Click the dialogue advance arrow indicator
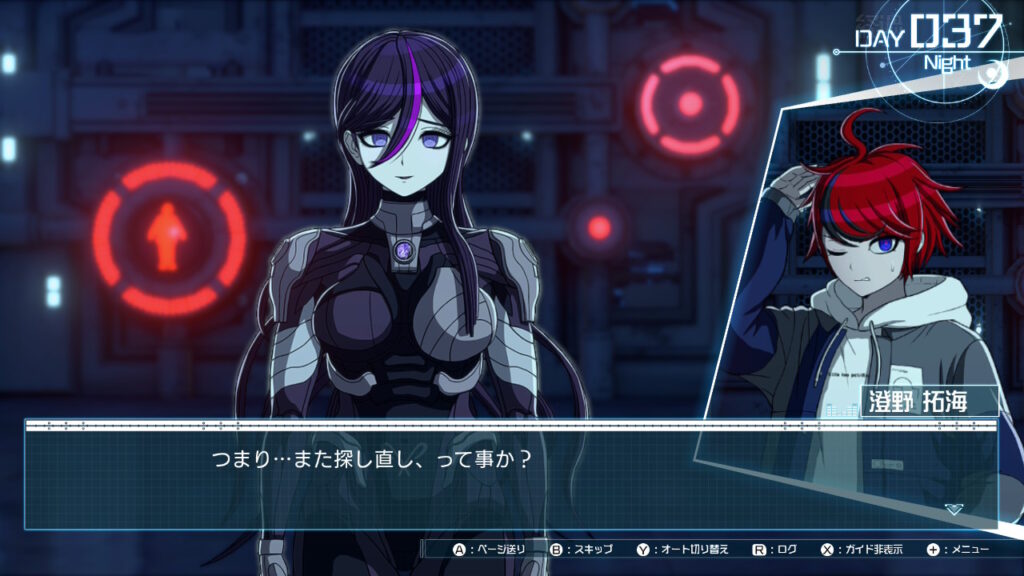This screenshot has height=576, width=1024. [x=954, y=509]
